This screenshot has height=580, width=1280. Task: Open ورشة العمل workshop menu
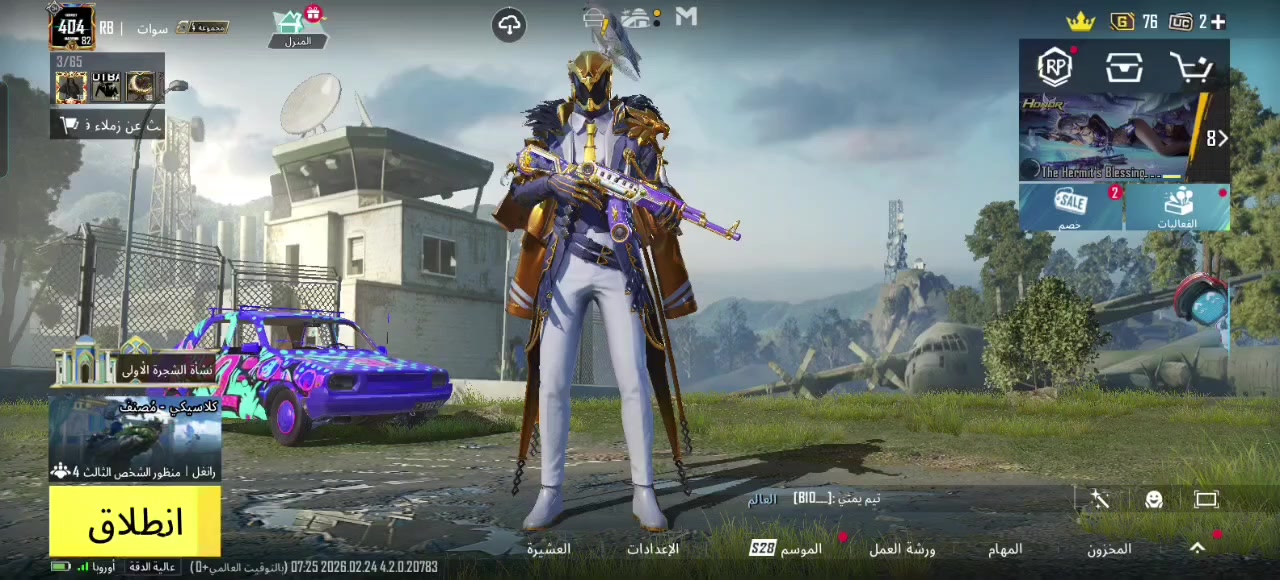coord(902,549)
